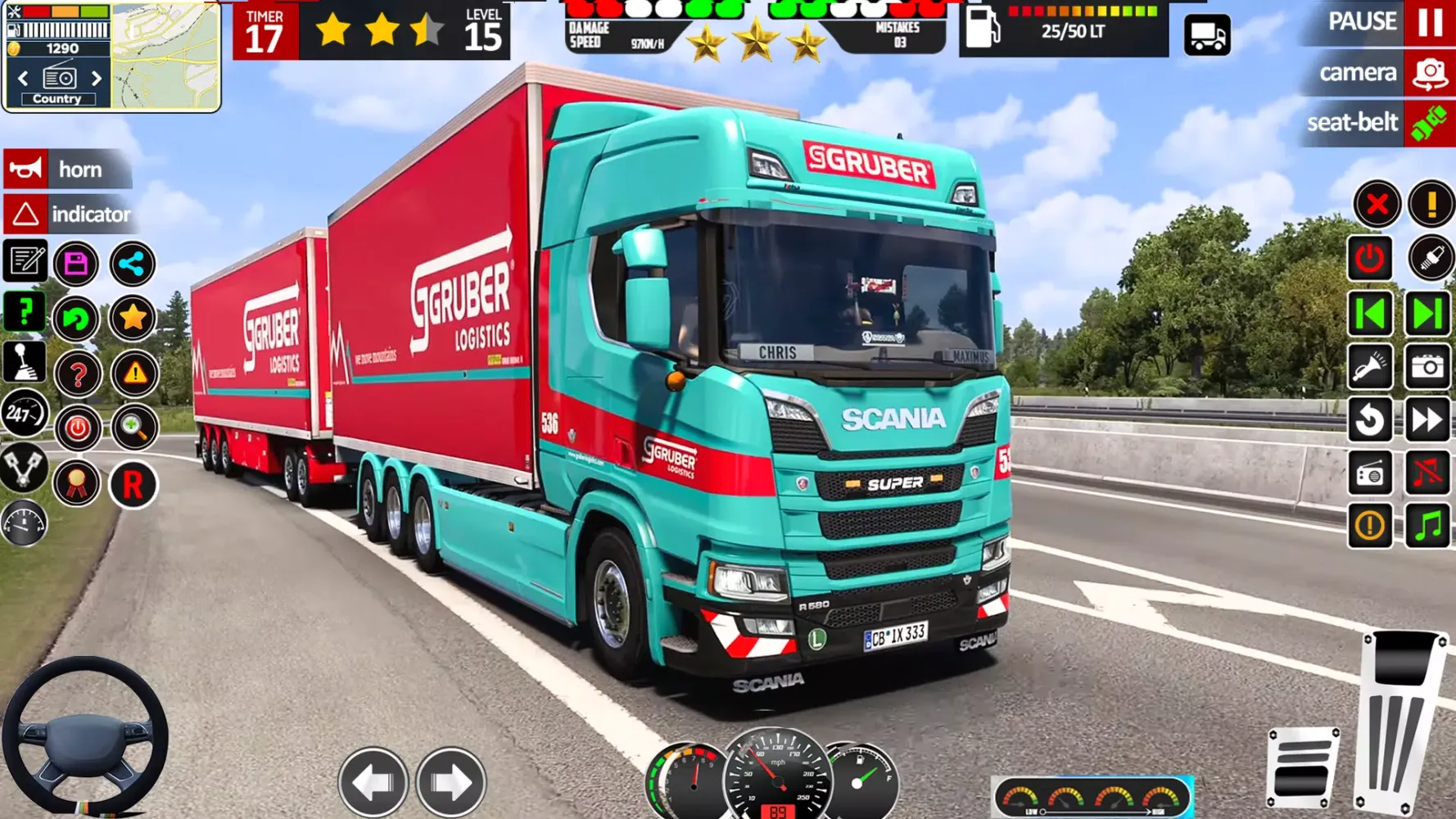
Task: Click the red R button
Action: (x=133, y=485)
